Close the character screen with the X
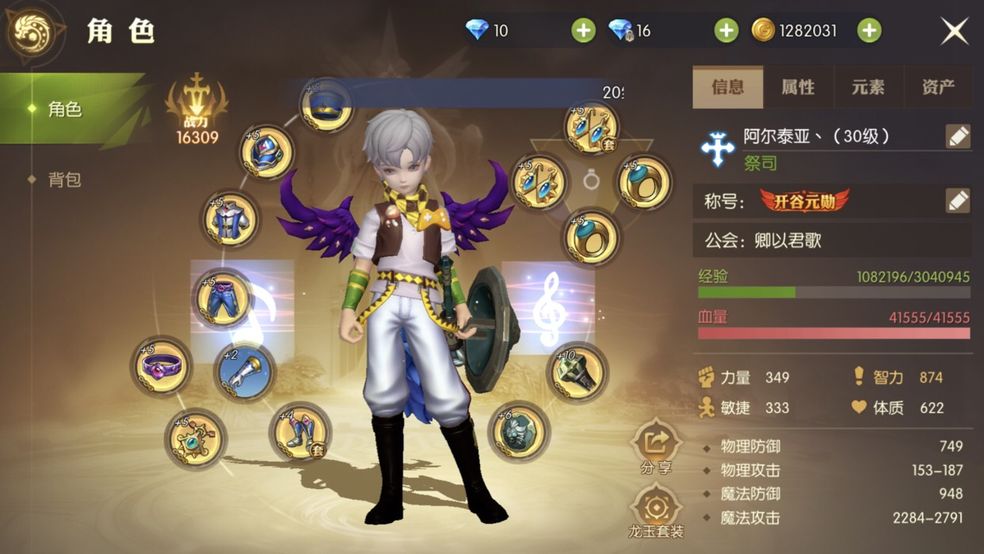 point(954,31)
